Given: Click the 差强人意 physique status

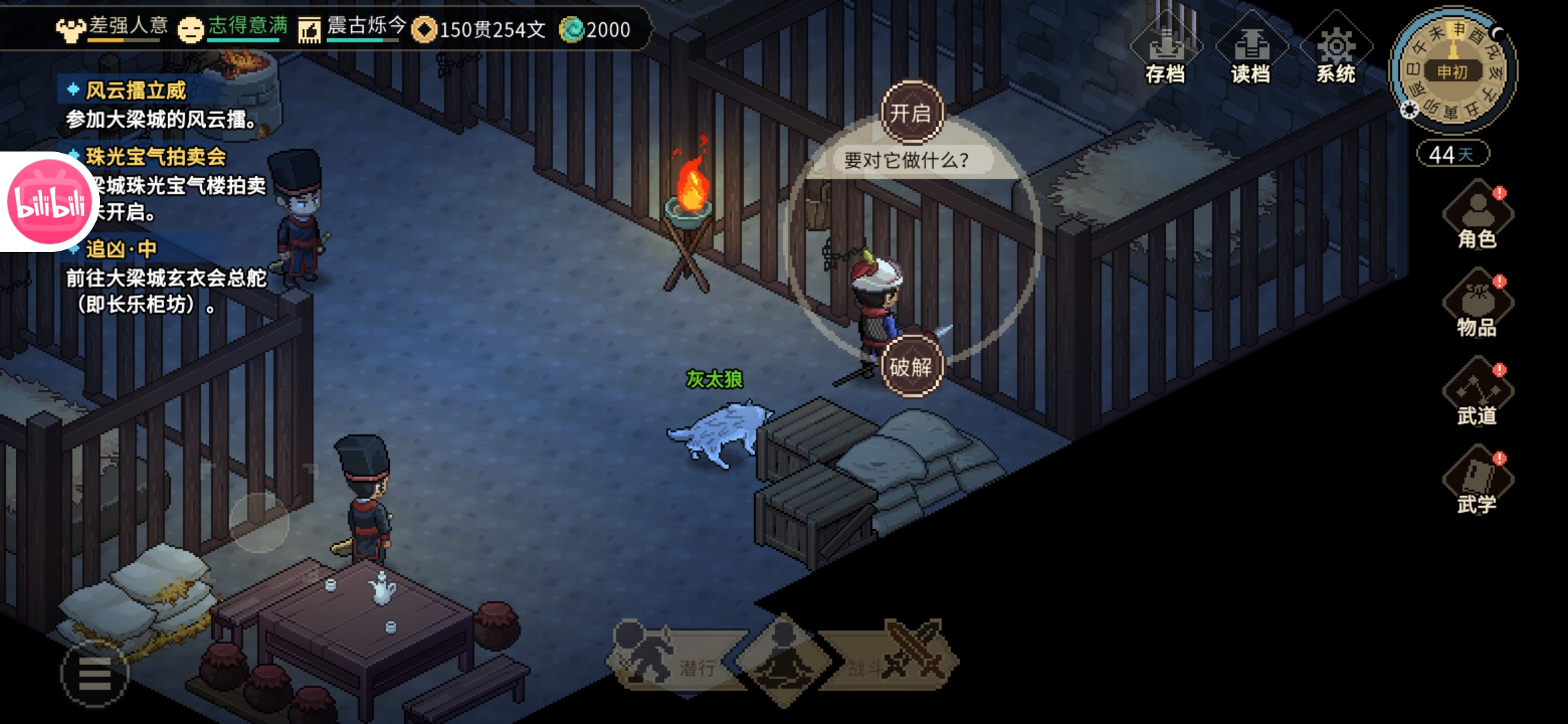Looking at the screenshot, I should pyautogui.click(x=114, y=28).
